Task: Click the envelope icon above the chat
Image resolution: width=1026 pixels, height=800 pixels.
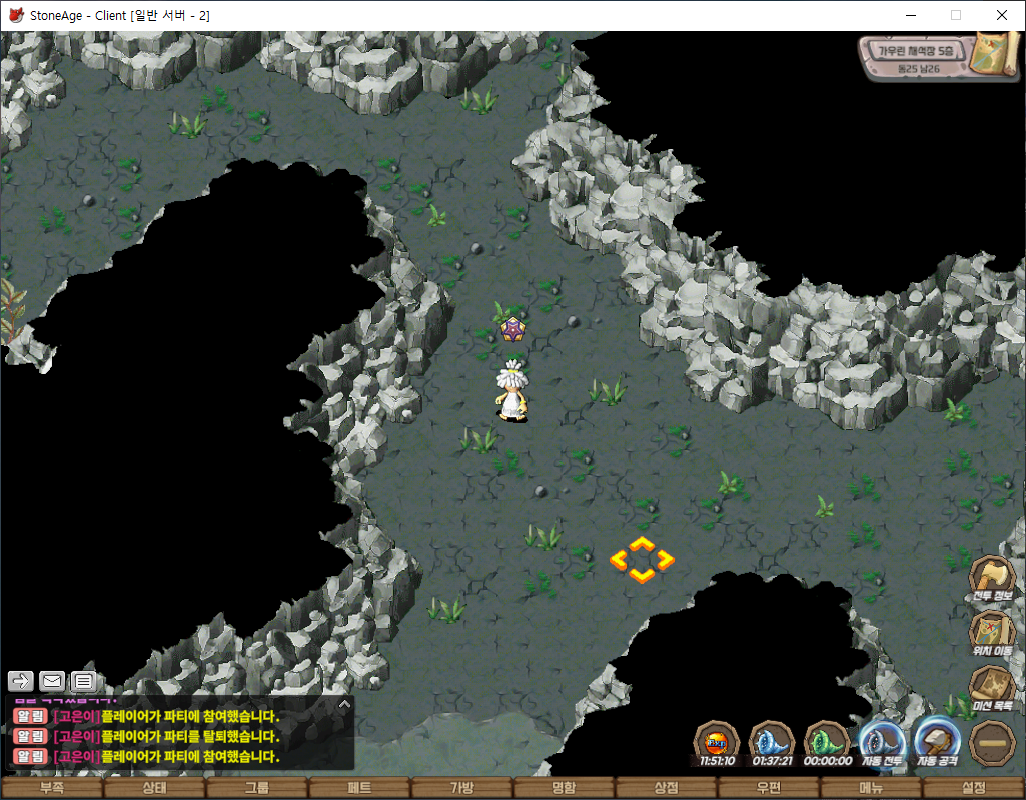Action: tap(52, 681)
